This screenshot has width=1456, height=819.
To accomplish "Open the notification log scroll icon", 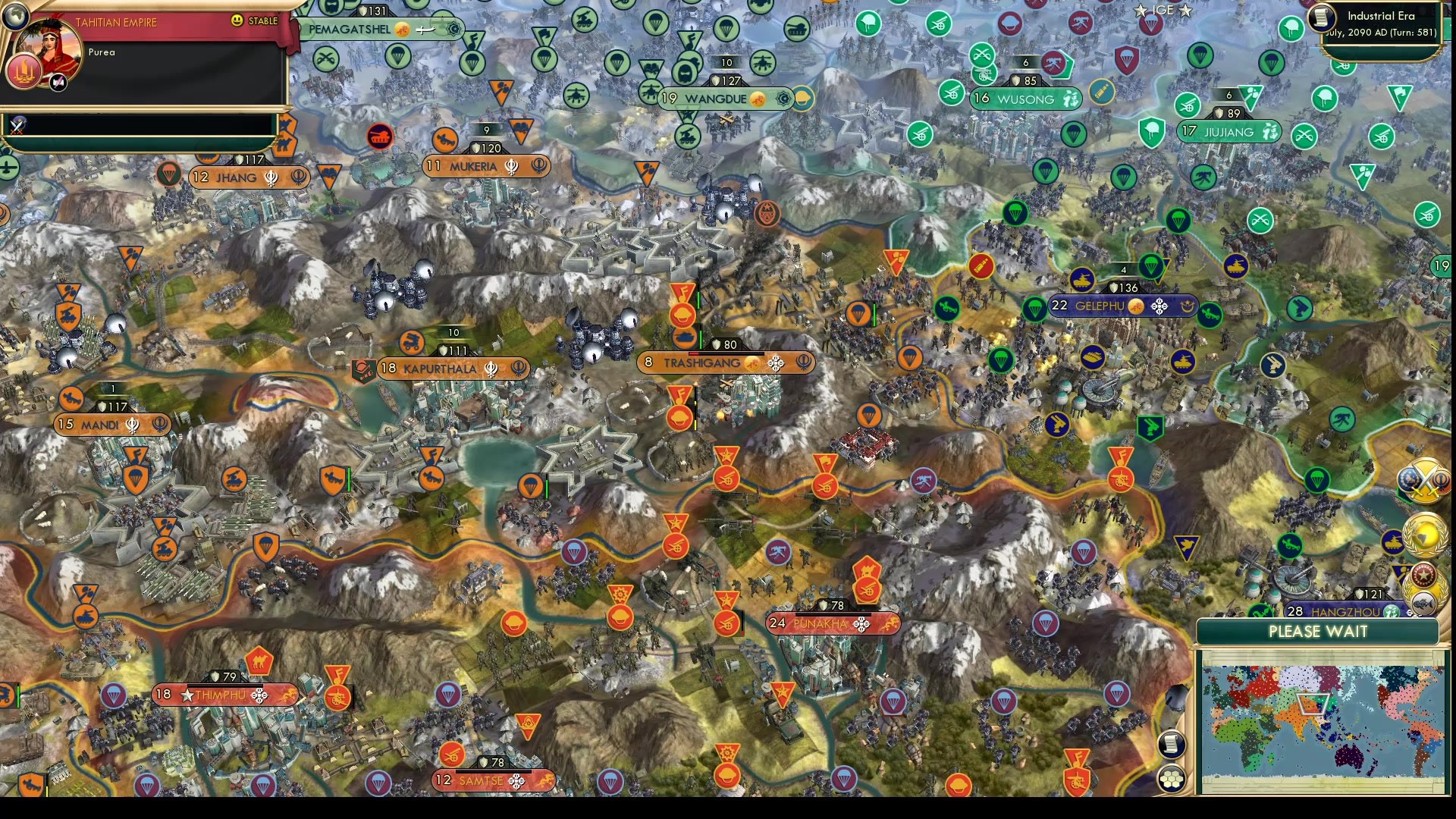I will tap(1172, 745).
